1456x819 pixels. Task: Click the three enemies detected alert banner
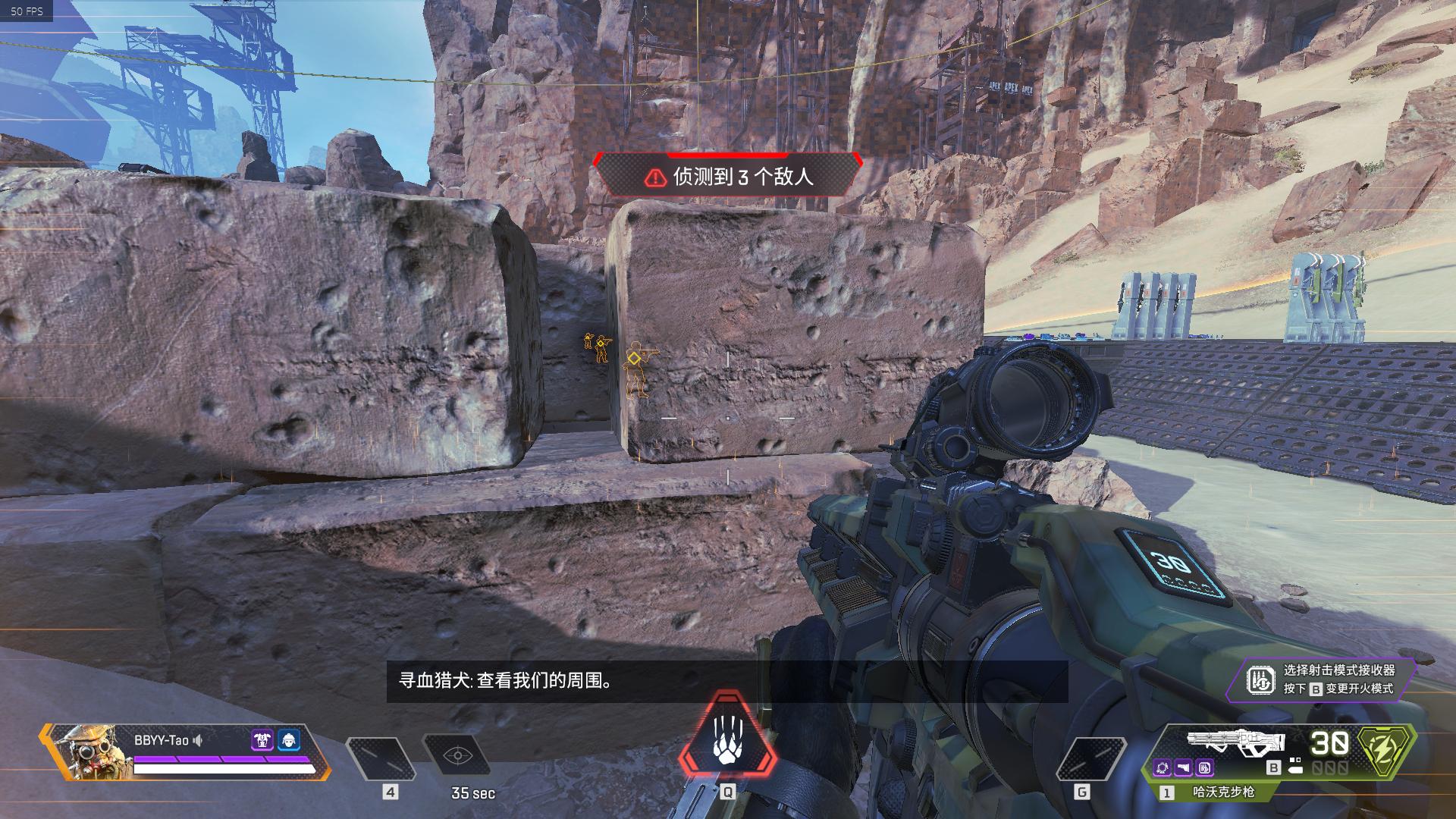point(726,177)
